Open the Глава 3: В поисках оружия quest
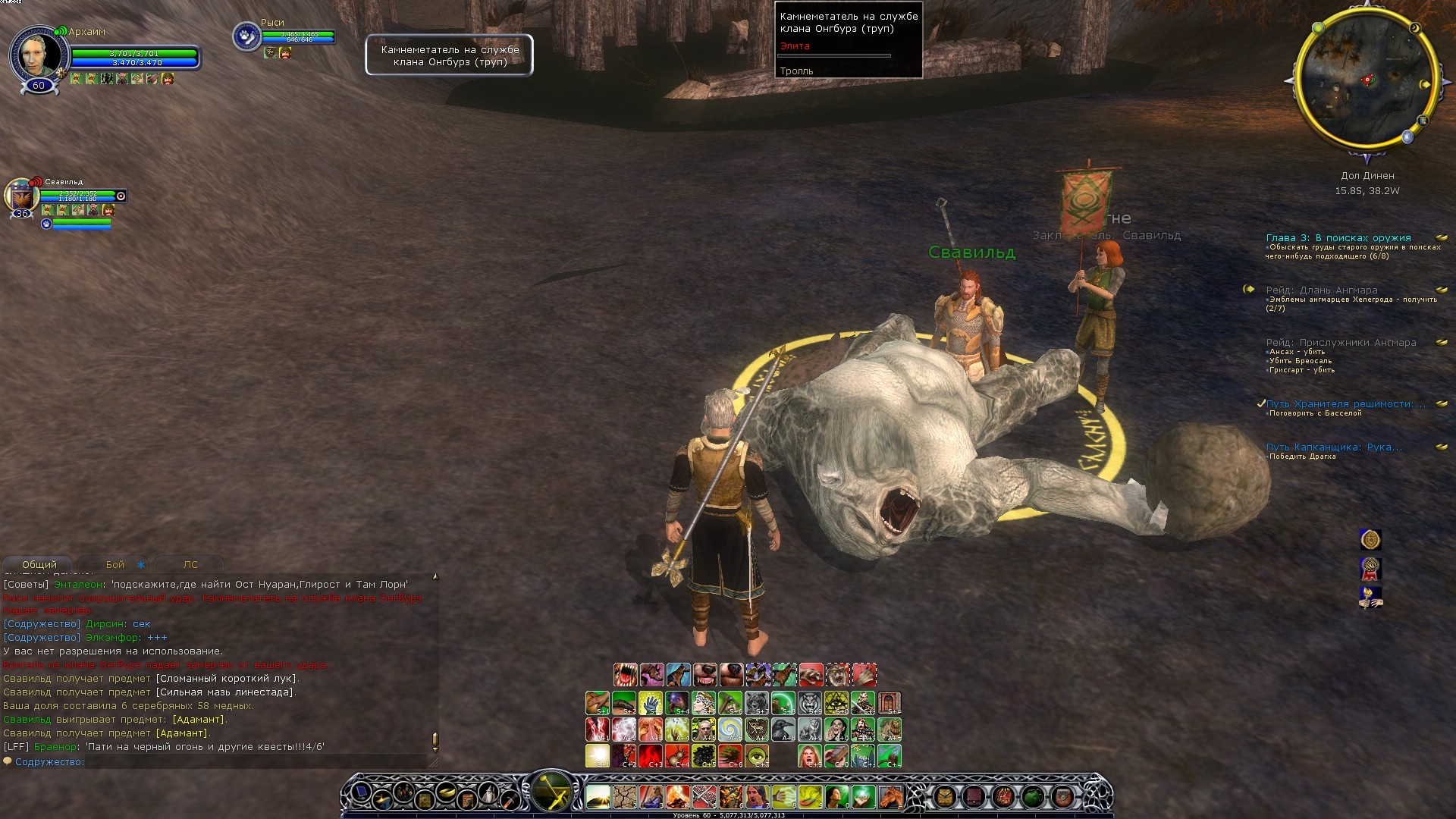 1338,238
